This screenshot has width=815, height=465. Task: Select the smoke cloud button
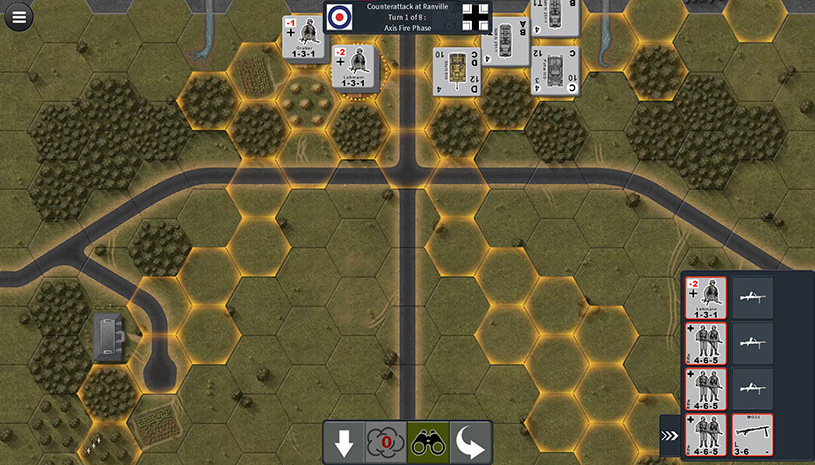click(x=385, y=443)
